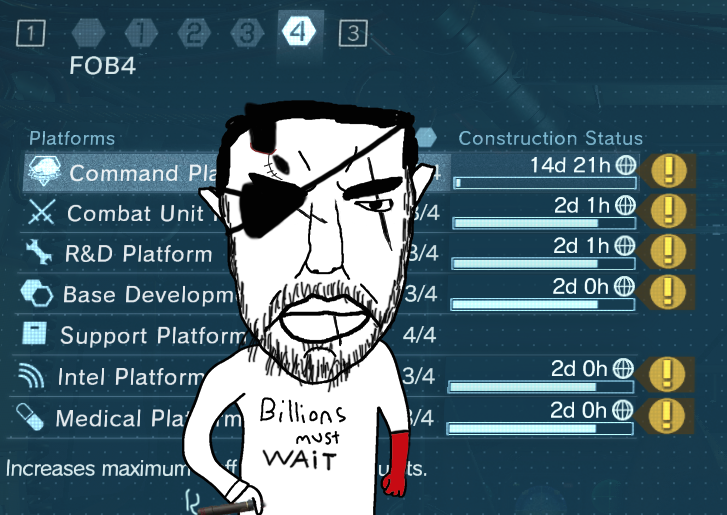Switch to the hexagon tab numbered 2
This screenshot has width=727, height=515.
click(194, 33)
